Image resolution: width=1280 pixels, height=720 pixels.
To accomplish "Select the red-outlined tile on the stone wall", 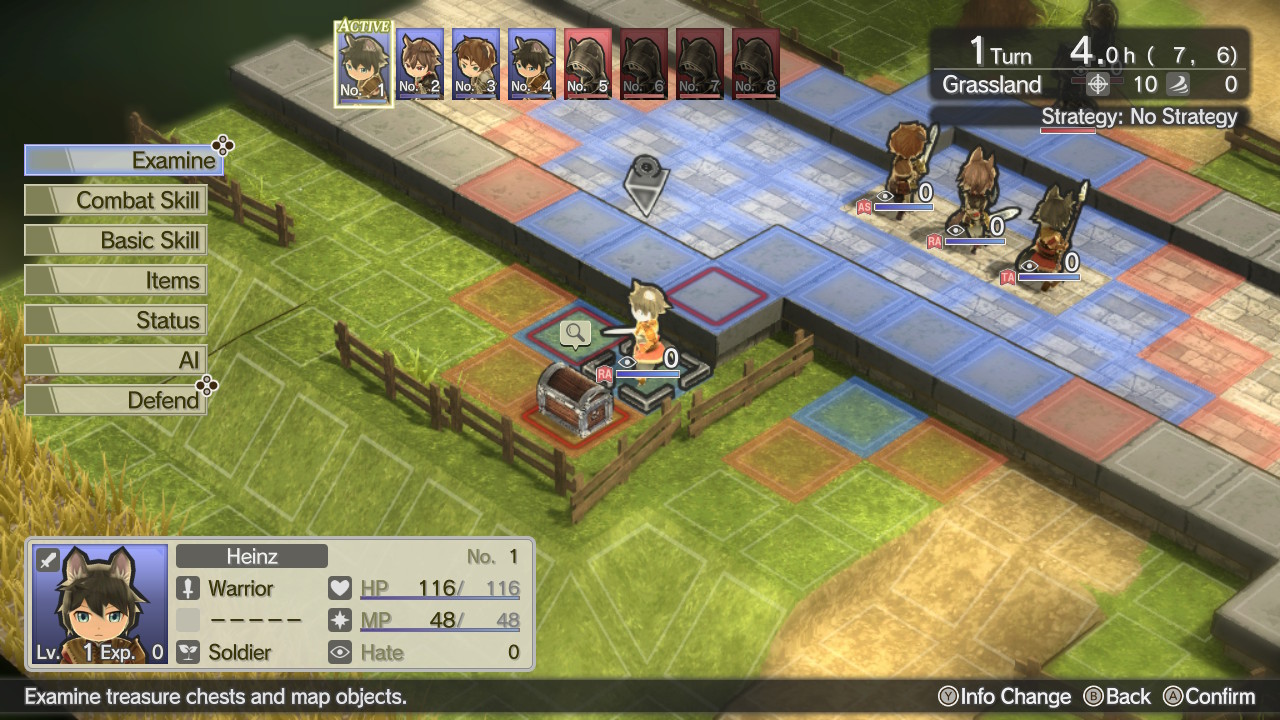I will (x=717, y=295).
